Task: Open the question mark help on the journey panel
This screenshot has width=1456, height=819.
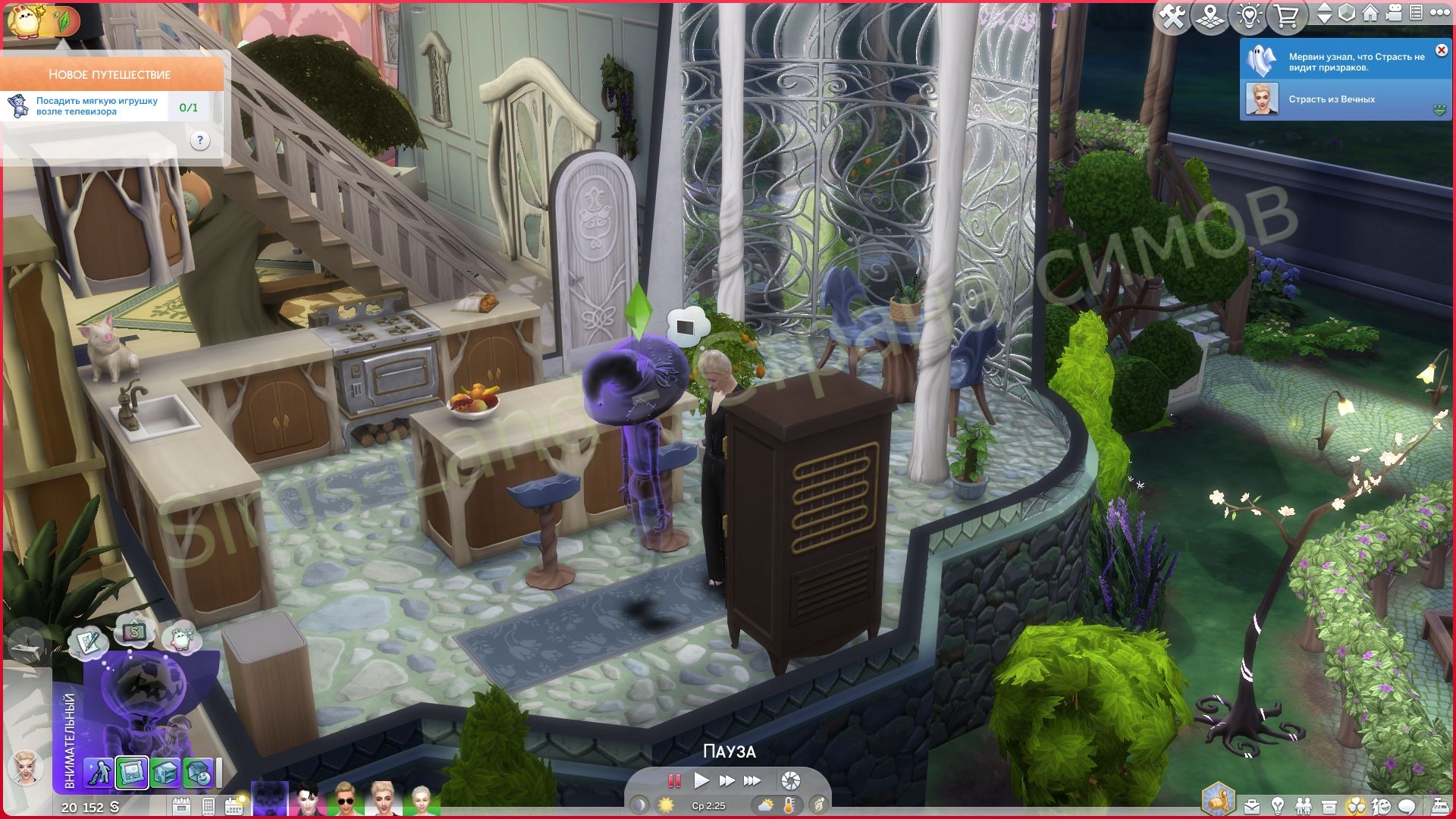Action: 199,140
